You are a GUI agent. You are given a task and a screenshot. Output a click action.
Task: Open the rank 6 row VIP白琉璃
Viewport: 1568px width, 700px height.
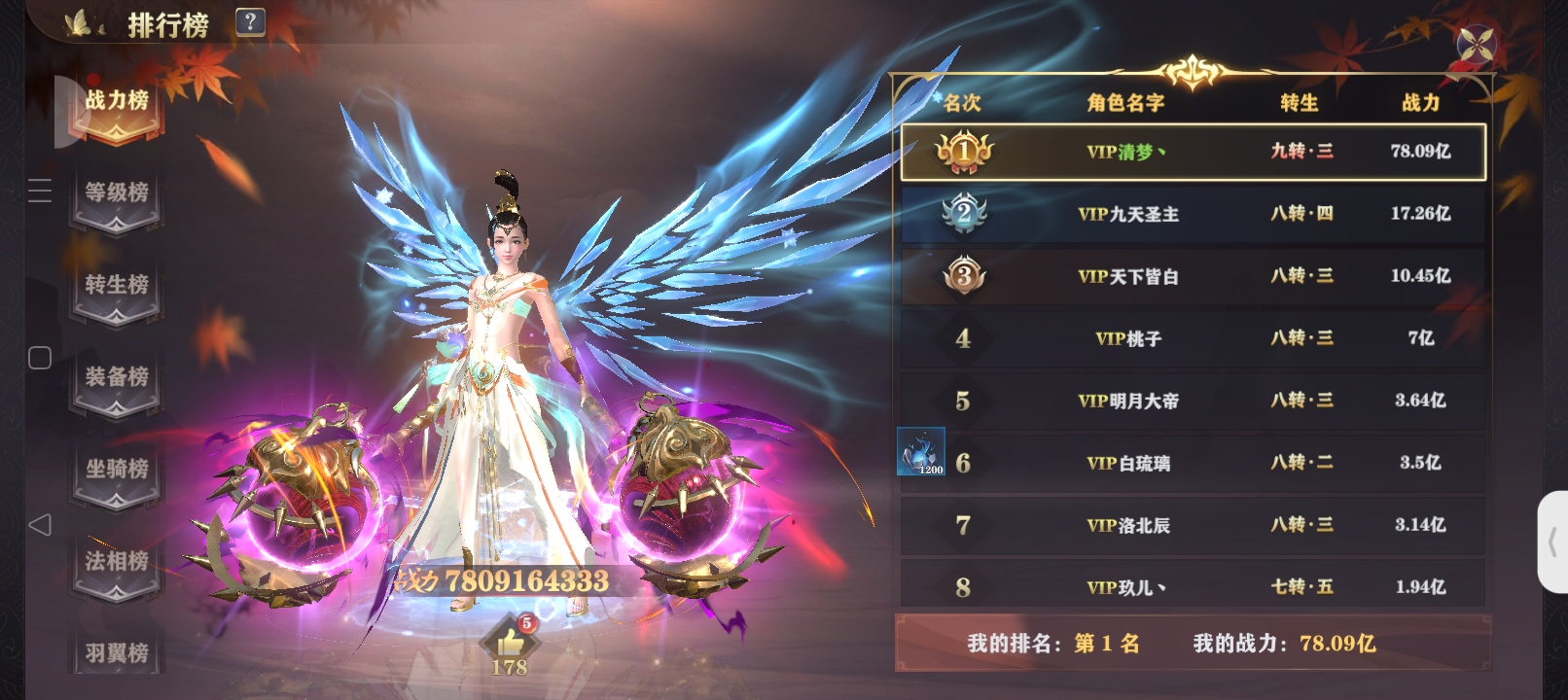click(1193, 463)
